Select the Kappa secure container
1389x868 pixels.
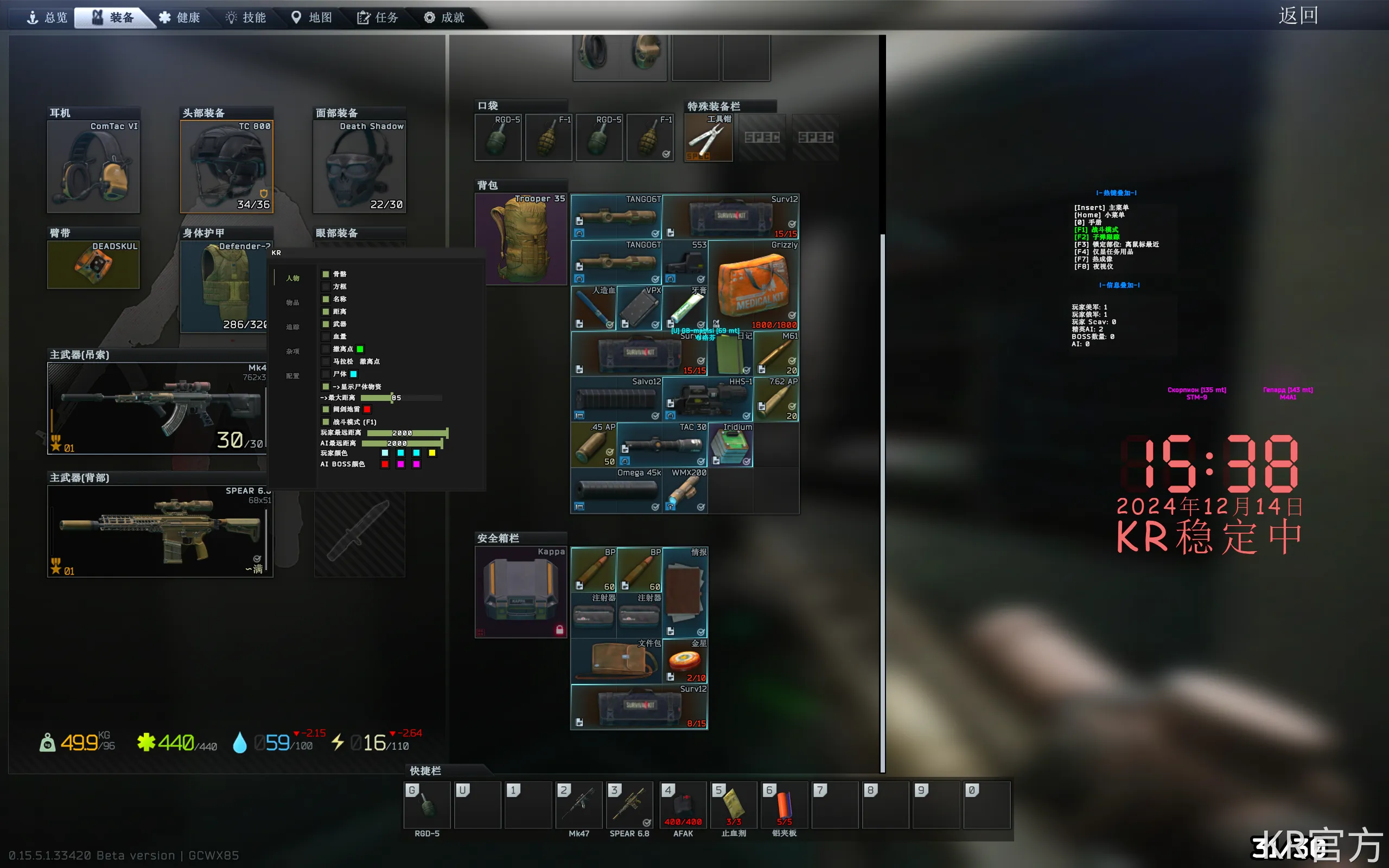coord(521,592)
